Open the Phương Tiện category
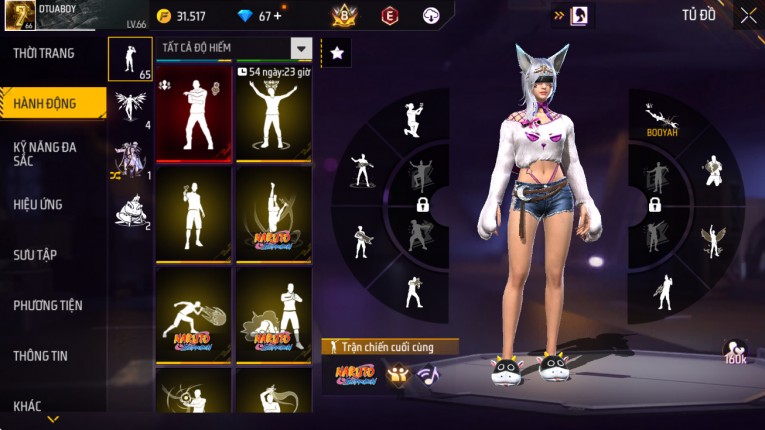The width and height of the screenshot is (765, 430). (x=48, y=305)
